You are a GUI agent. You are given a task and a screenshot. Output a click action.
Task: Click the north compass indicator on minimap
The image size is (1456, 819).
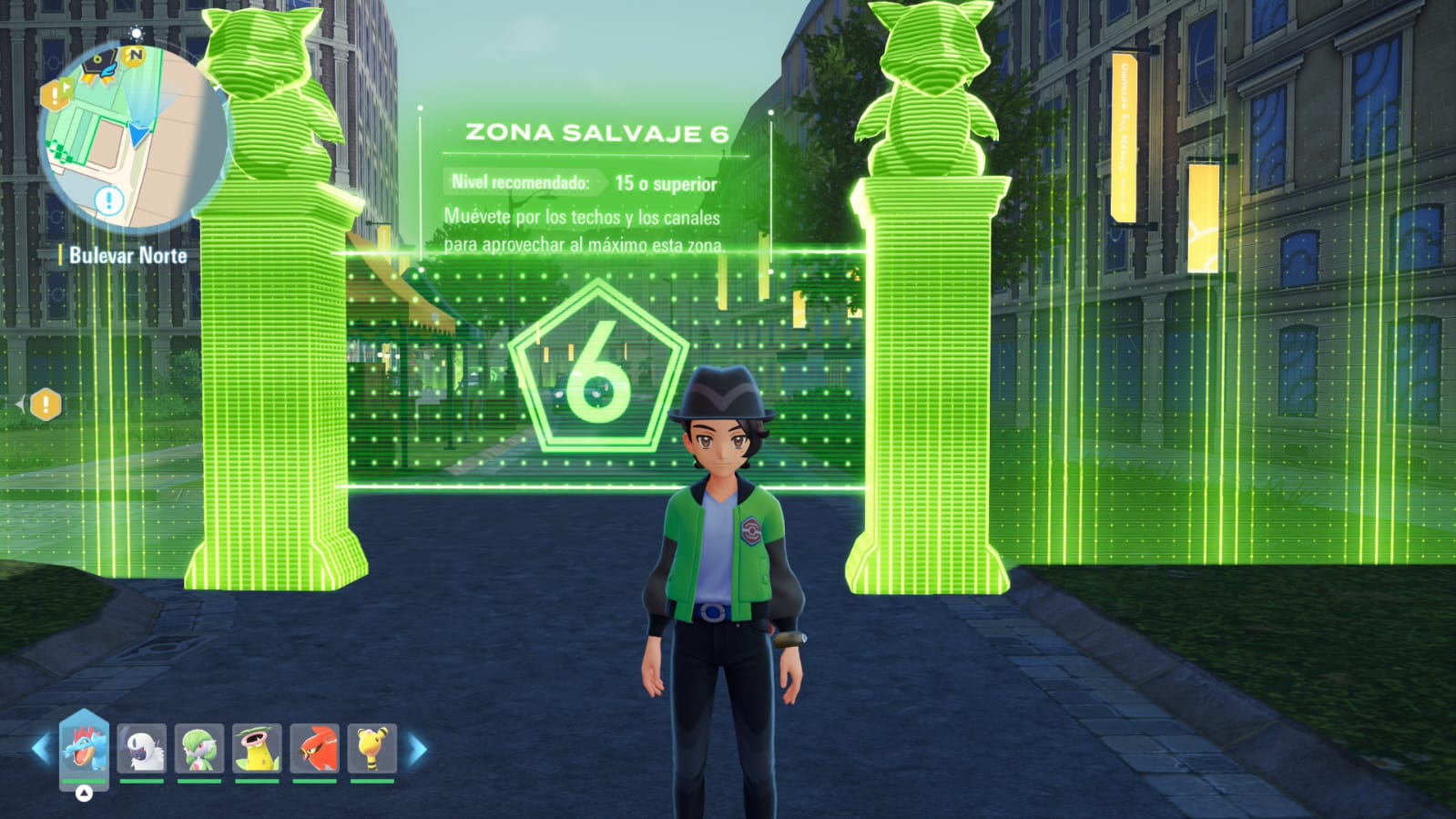pyautogui.click(x=135, y=56)
